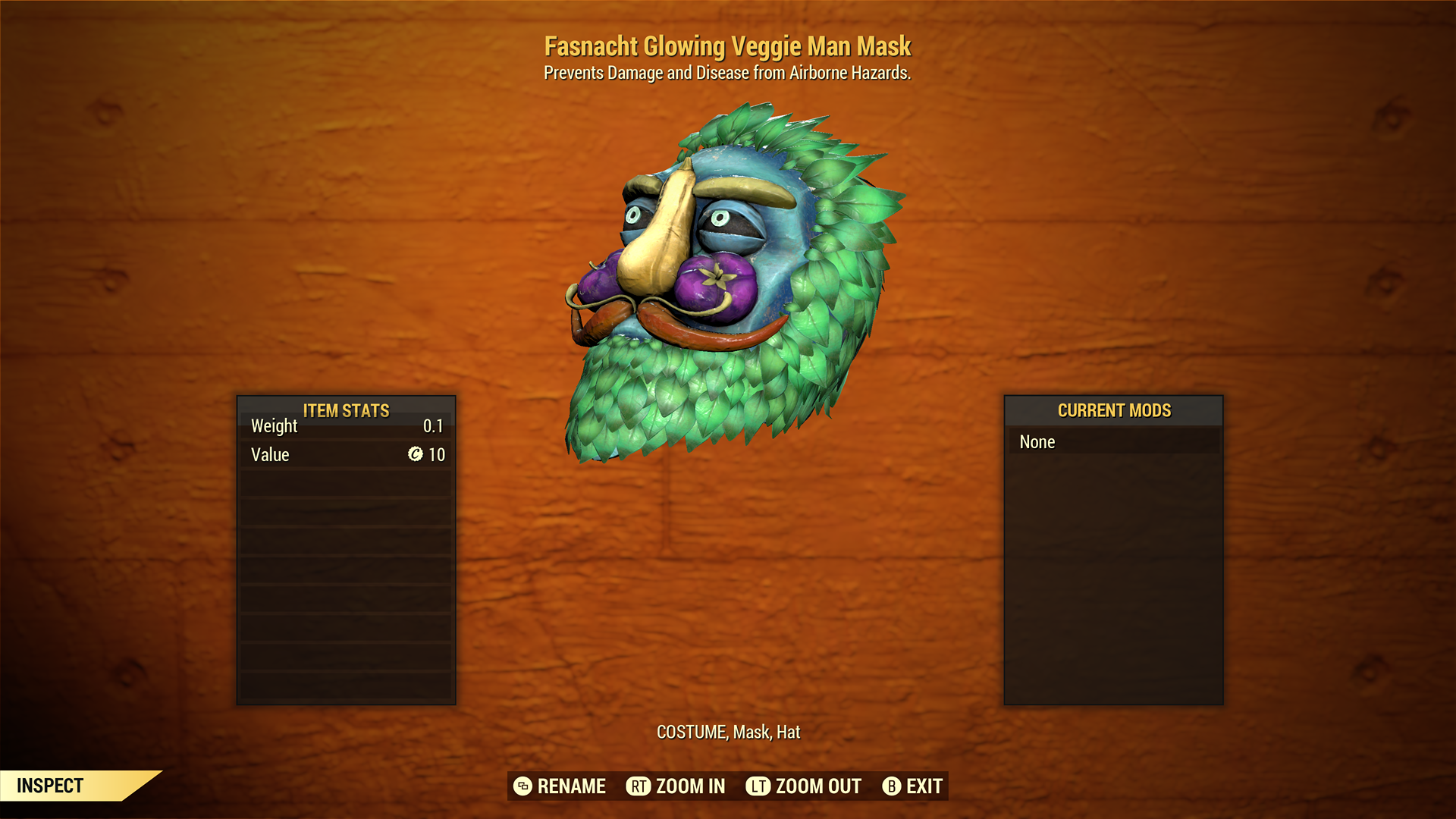This screenshot has height=819, width=1456.
Task: Click the Fasnacht mask title text
Action: pyautogui.click(x=728, y=46)
